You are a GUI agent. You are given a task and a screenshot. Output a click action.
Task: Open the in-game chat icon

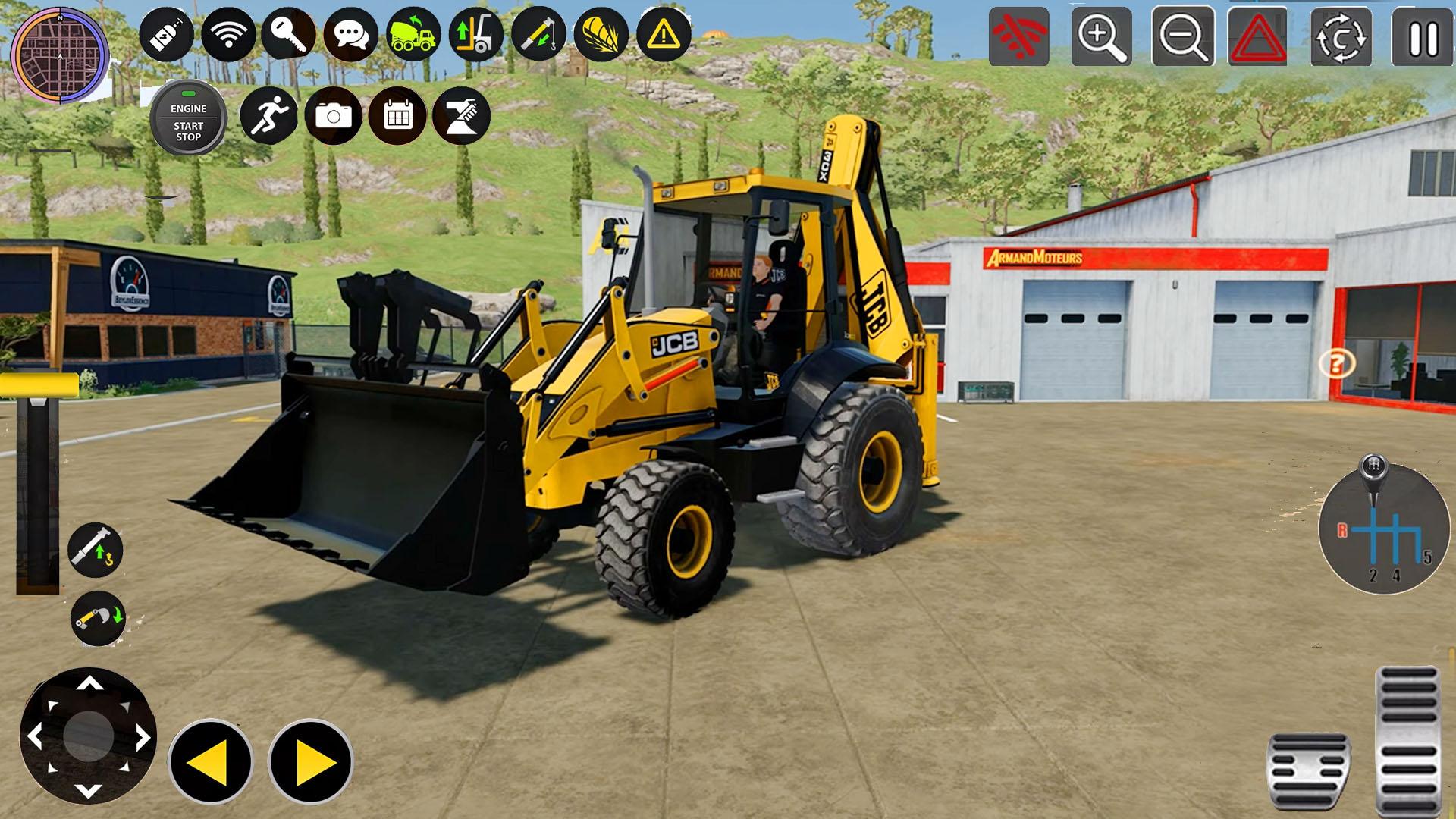(350, 33)
